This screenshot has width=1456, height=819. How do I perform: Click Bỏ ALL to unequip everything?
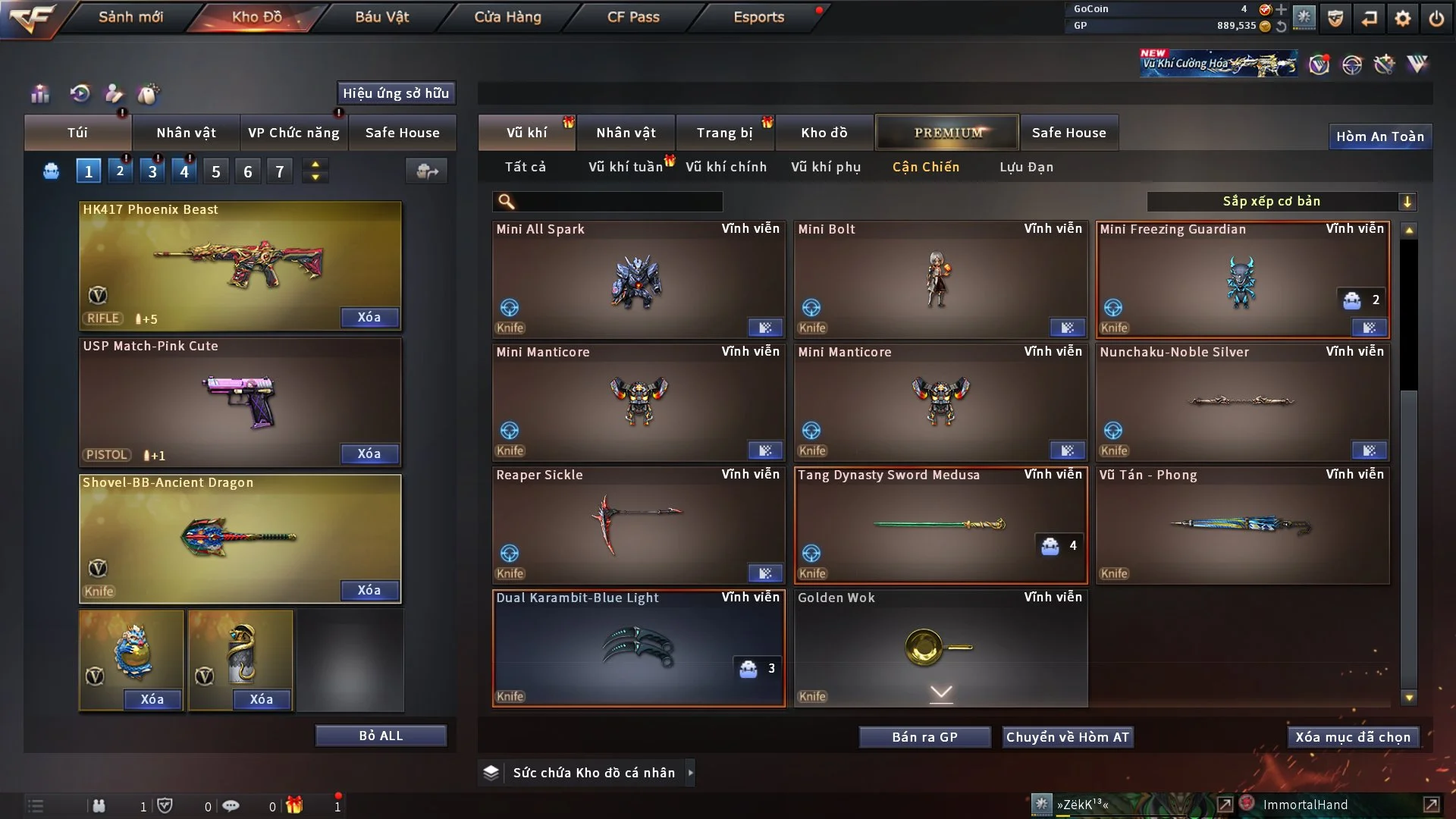381,736
